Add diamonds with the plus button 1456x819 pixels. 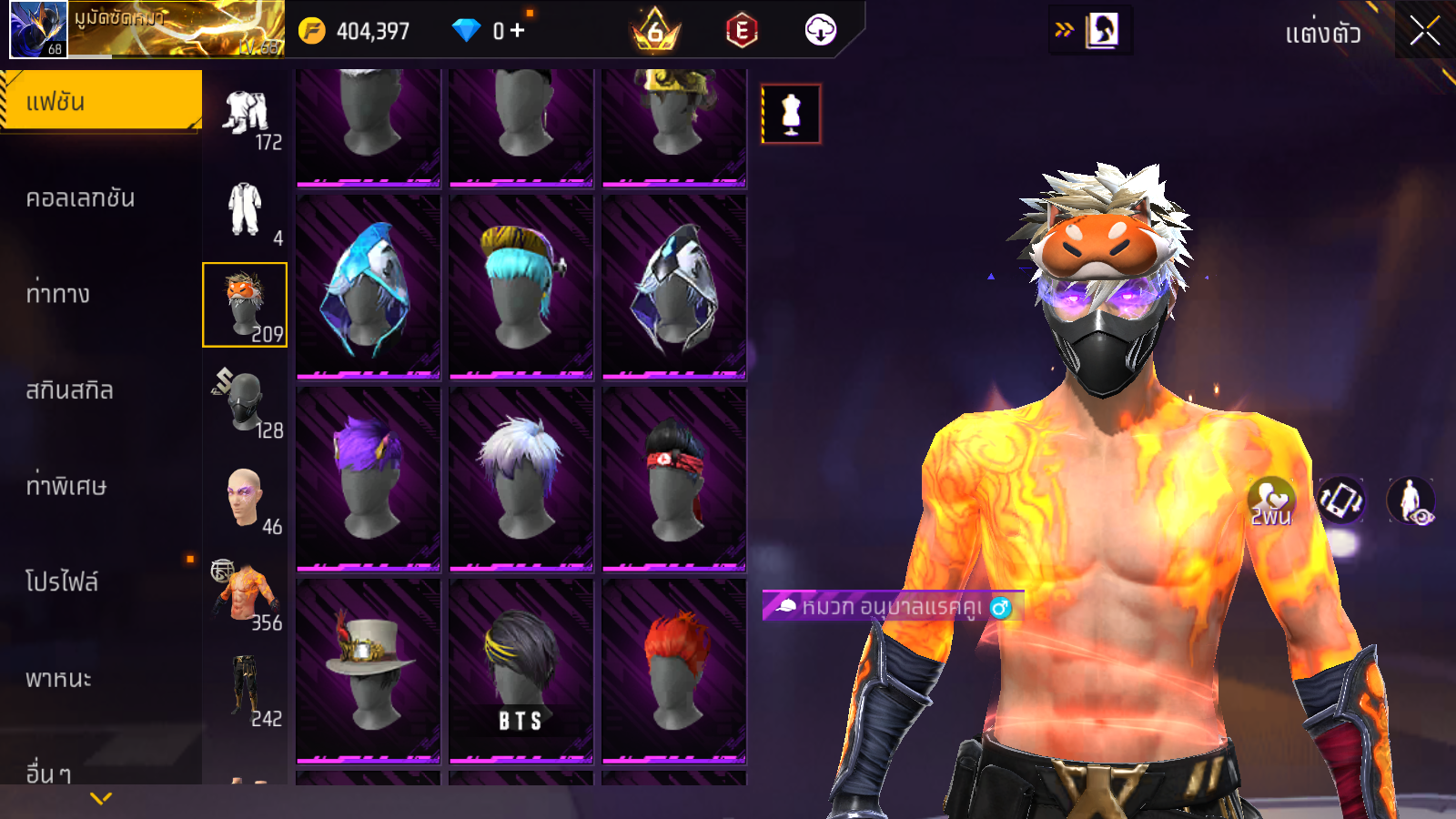point(518,31)
